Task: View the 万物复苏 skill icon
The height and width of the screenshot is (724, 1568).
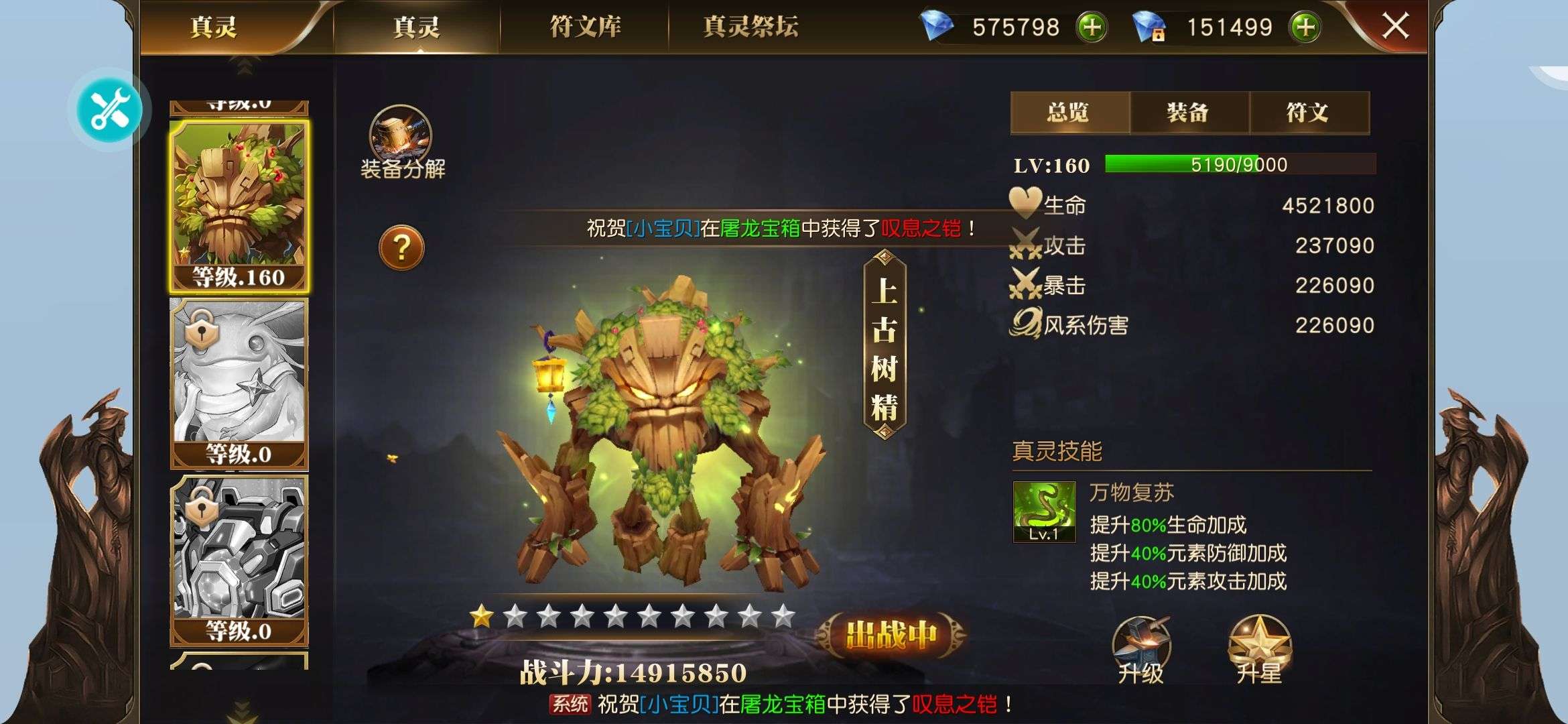Action: pos(1044,511)
